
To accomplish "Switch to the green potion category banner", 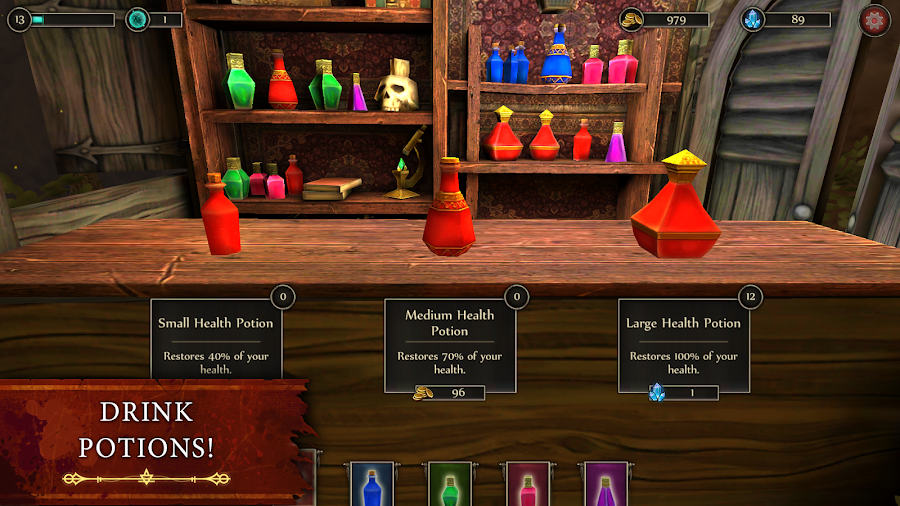I will 448,484.
